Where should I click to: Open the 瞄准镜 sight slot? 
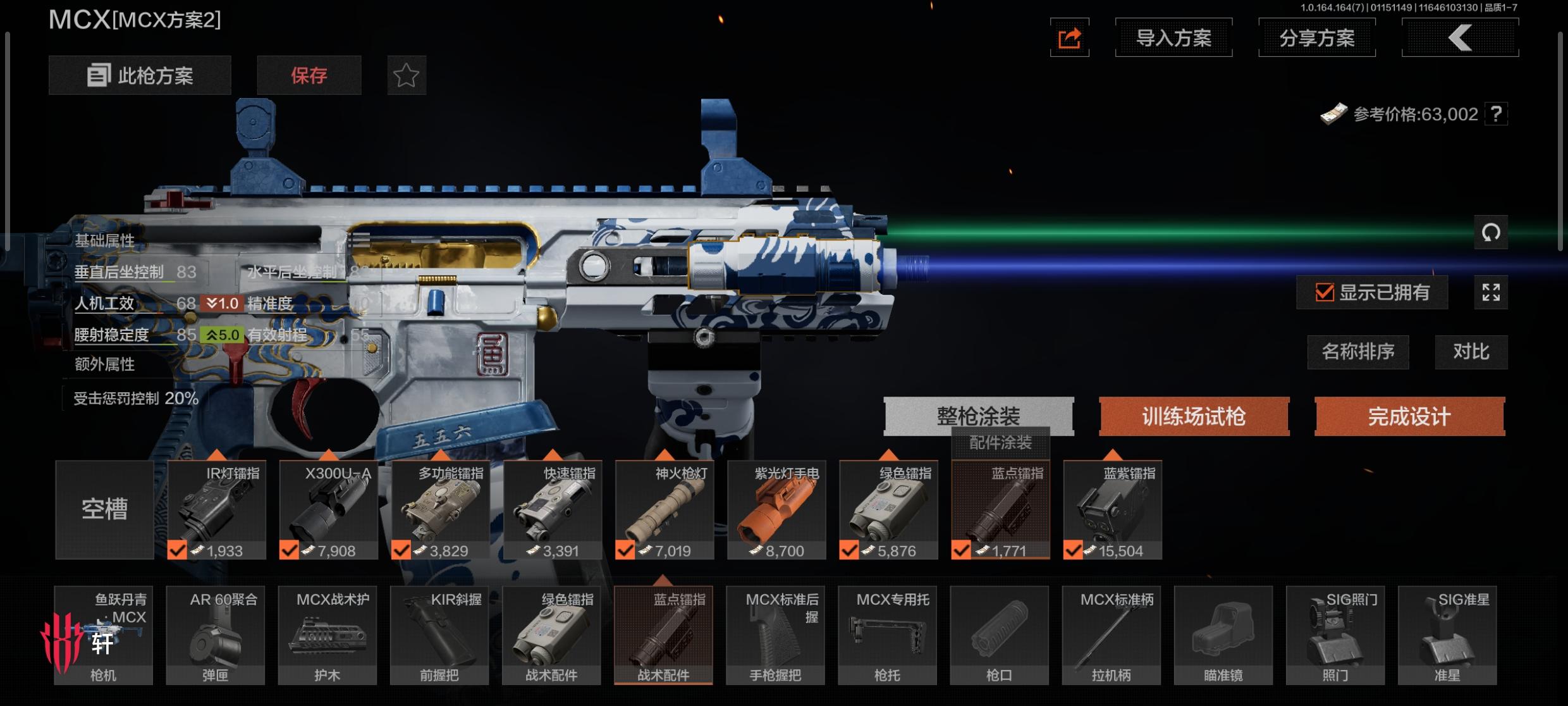click(1223, 635)
